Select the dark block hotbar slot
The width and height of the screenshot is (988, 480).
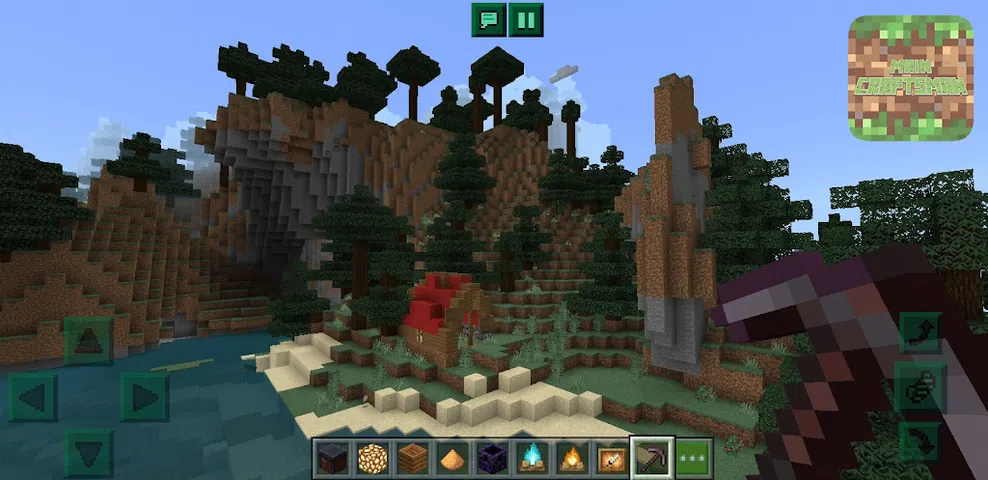pyautogui.click(x=333, y=458)
